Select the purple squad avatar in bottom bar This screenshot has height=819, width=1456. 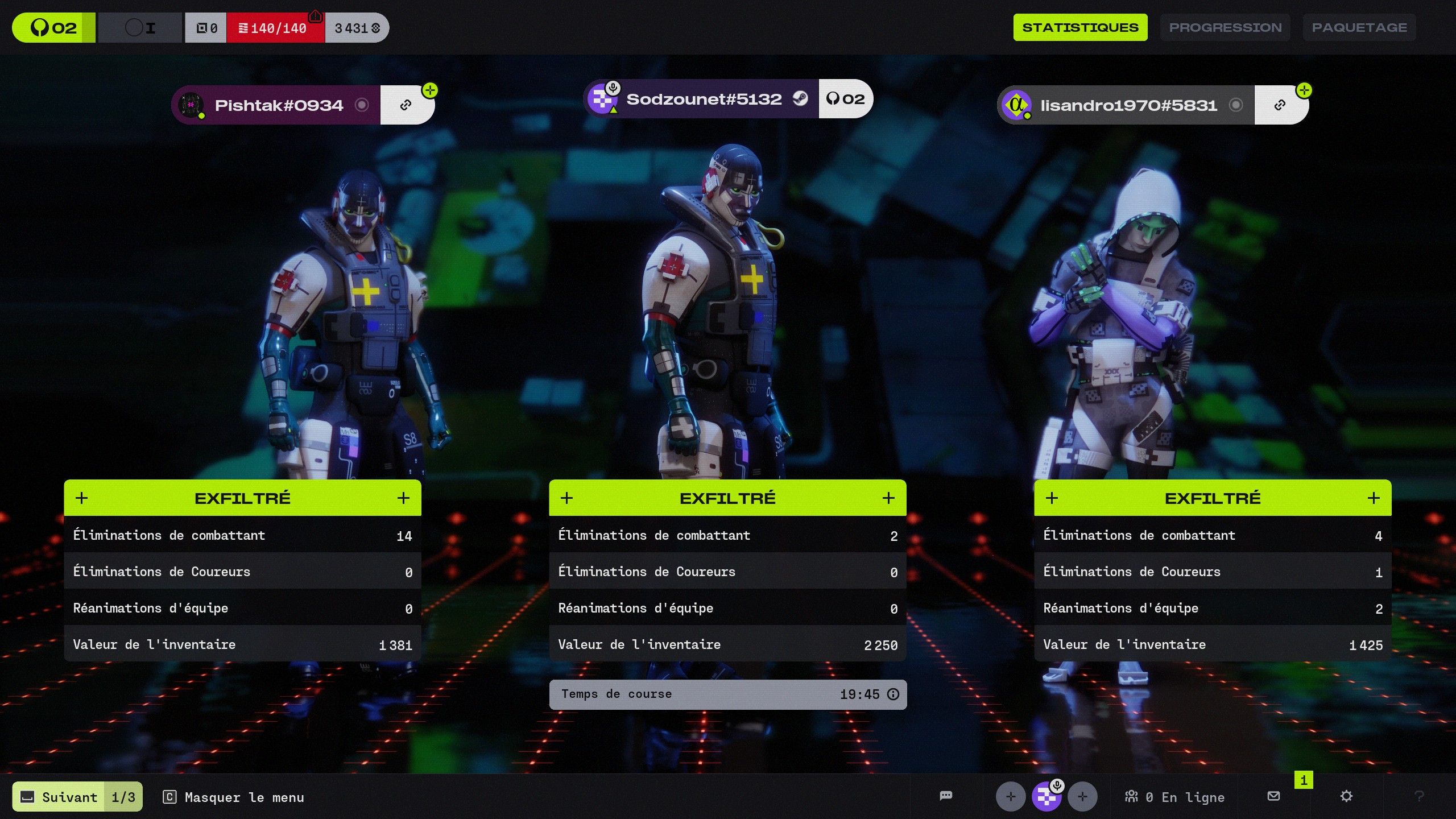point(1046,796)
